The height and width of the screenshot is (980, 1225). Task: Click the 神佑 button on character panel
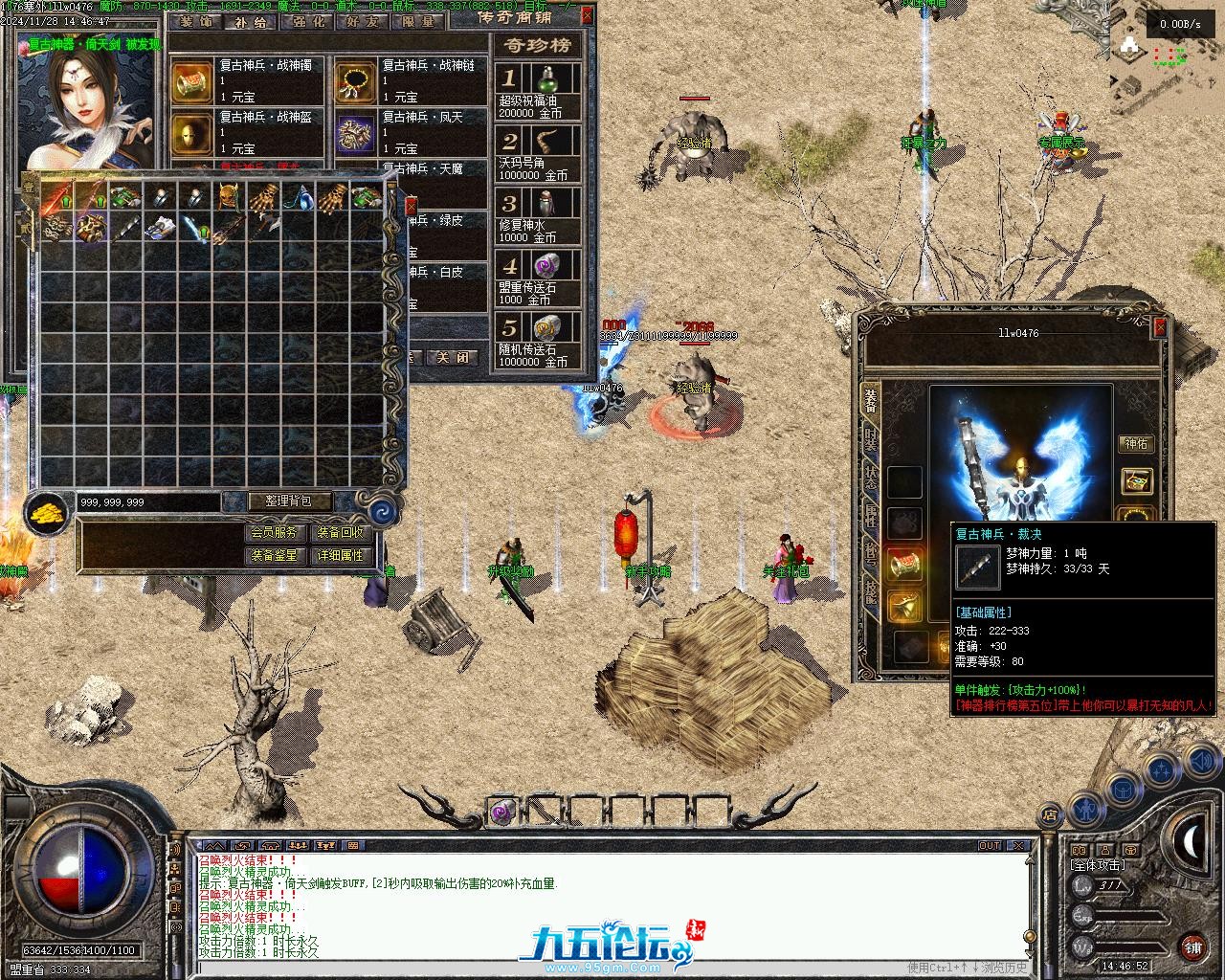(x=1136, y=444)
